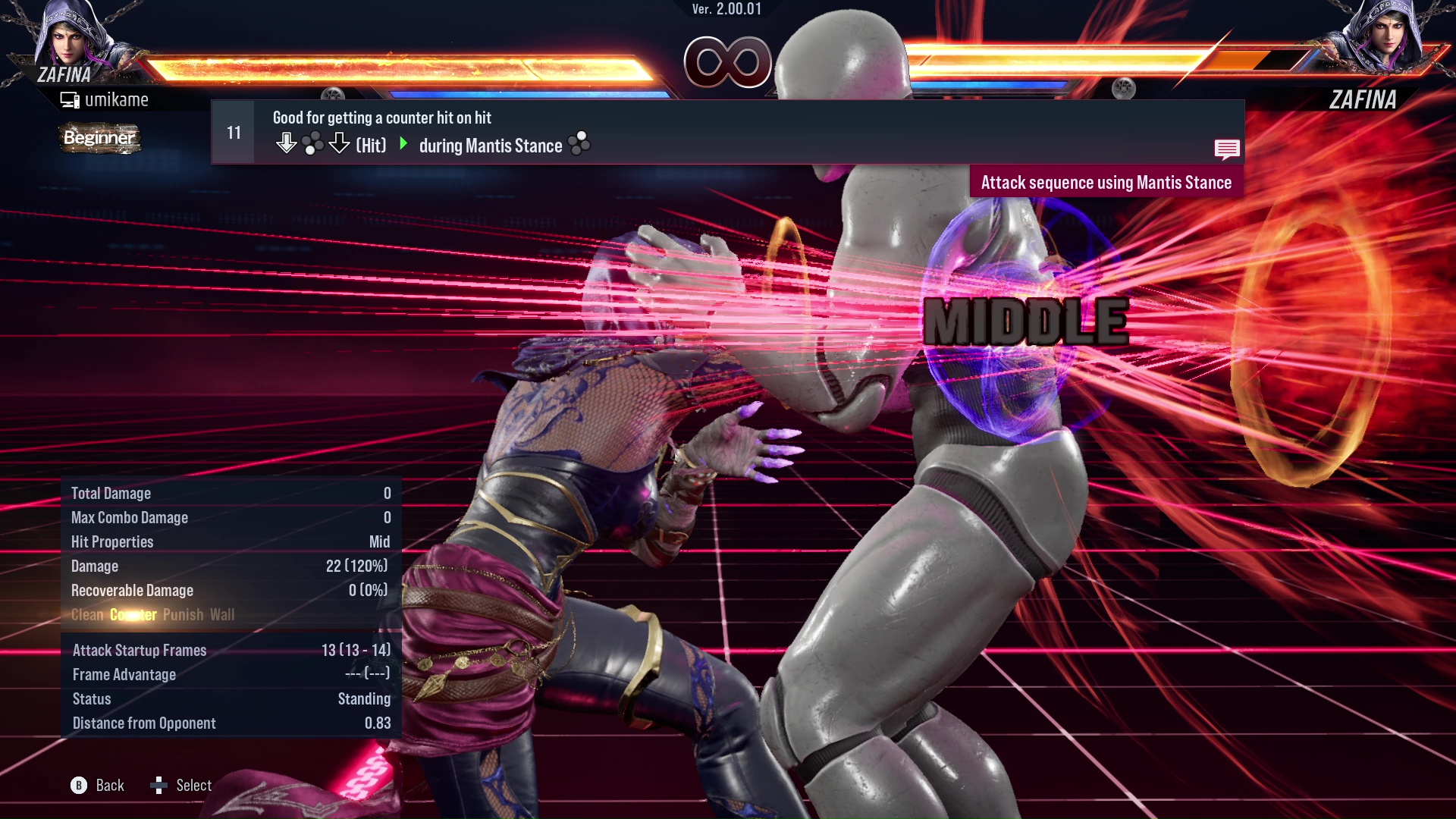
Task: Click the green playback triangle in the command sequence
Action: click(403, 145)
